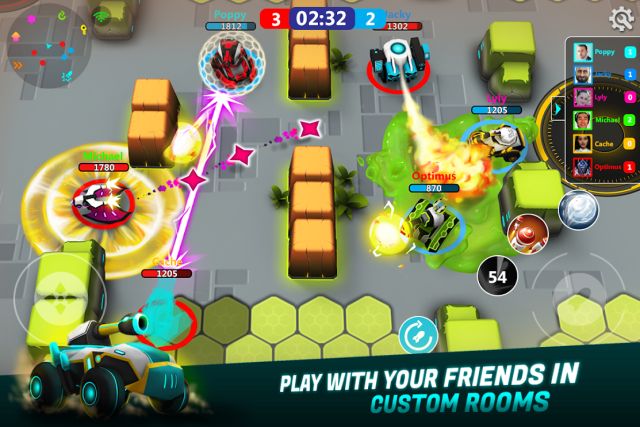Collapse the scoreboard with the arrow tab

coord(558,109)
